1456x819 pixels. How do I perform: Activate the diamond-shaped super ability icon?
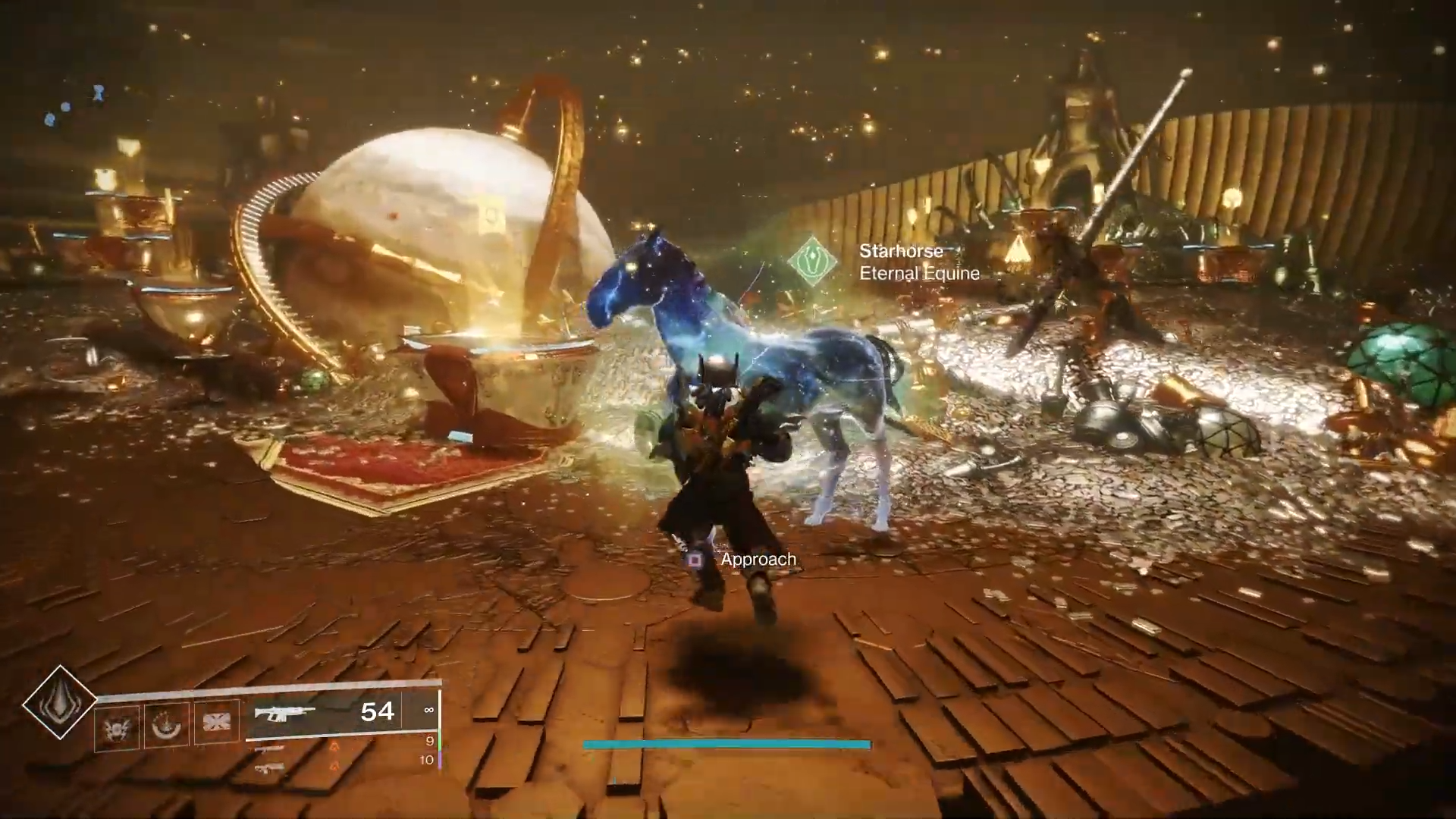click(x=59, y=702)
